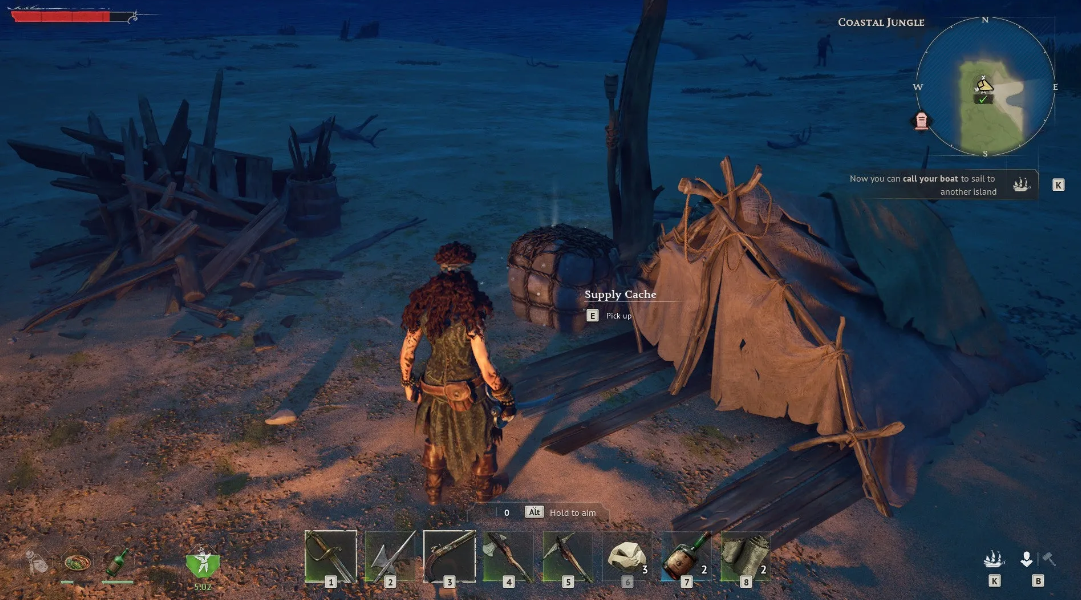The image size is (1081, 600).
Task: Select the rum bottle in hotbar slot 7
Action: [x=687, y=555]
